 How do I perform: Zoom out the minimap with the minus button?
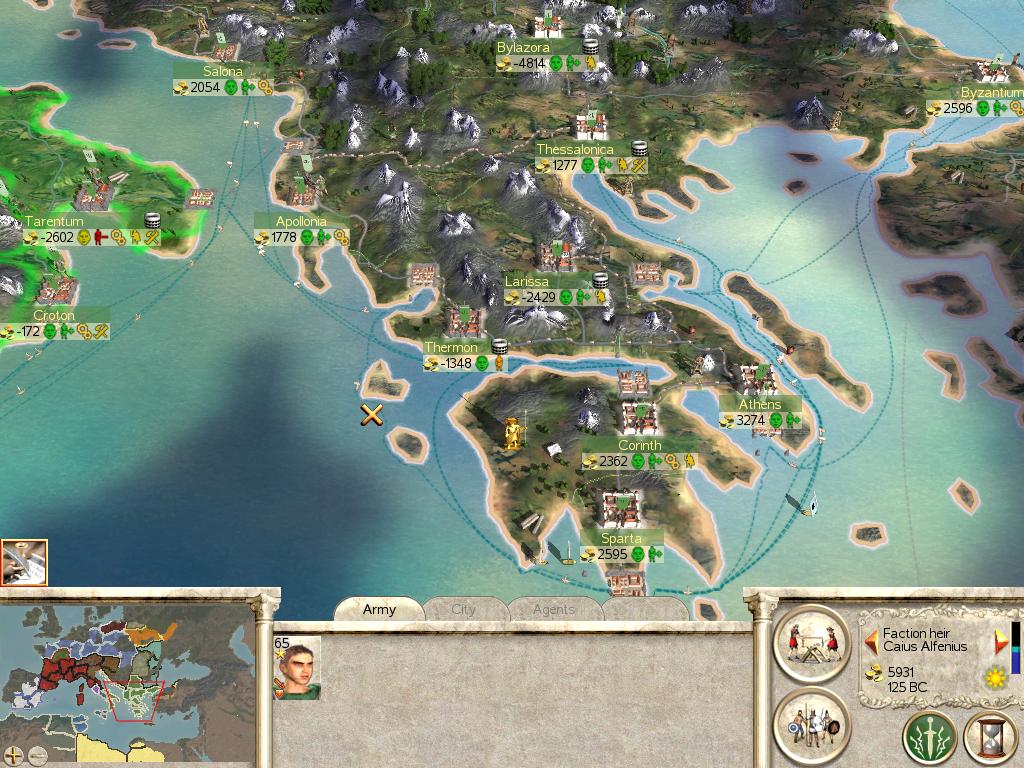37,755
